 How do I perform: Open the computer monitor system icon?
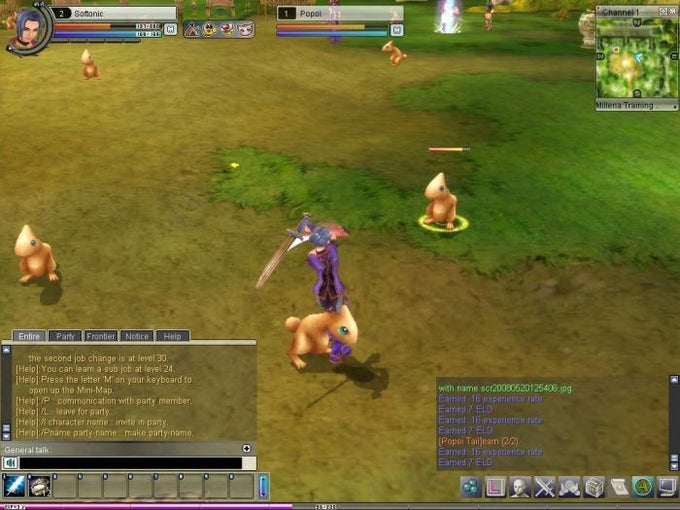coord(667,487)
